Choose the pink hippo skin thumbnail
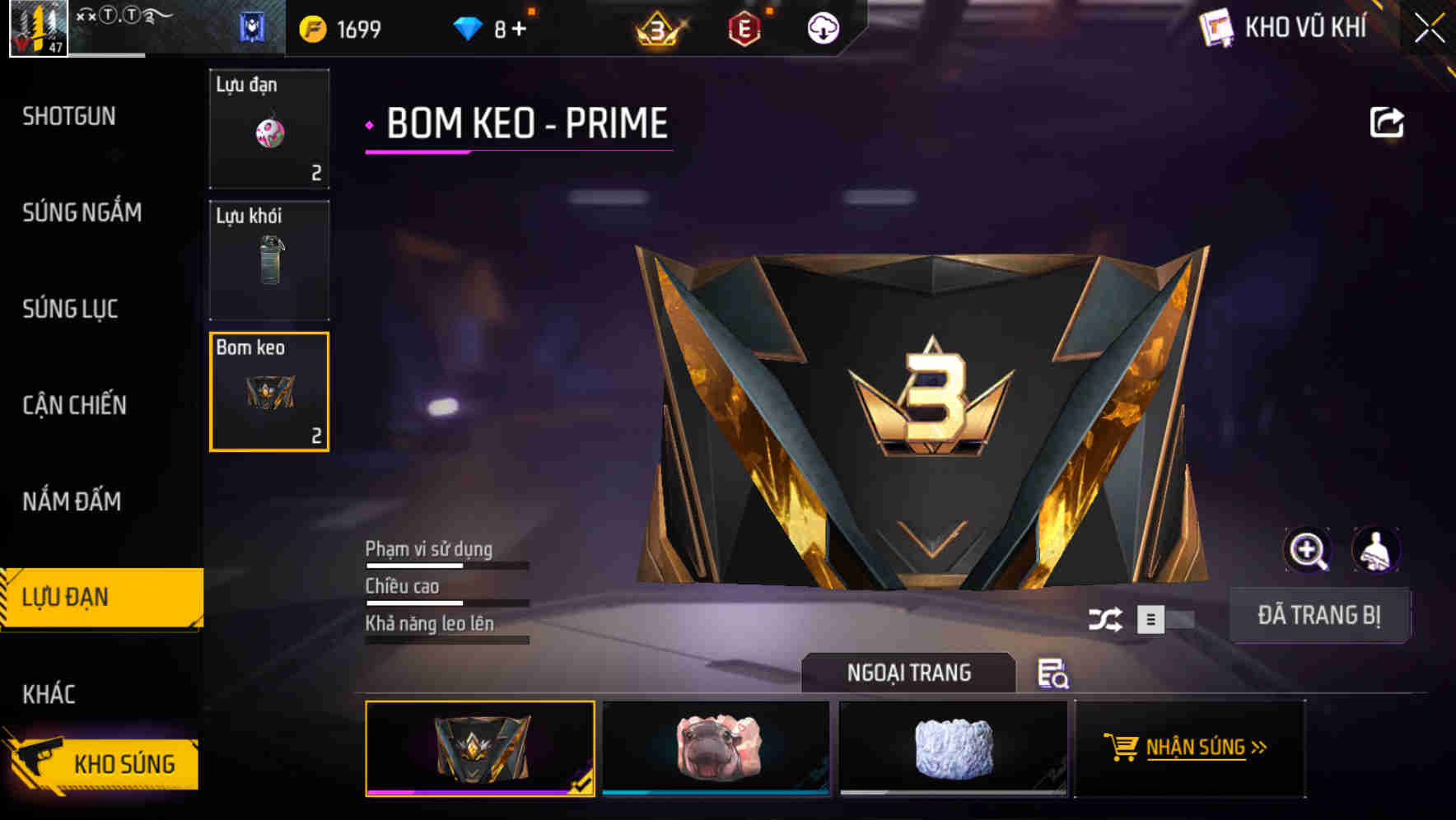This screenshot has width=1456, height=820. tap(716, 748)
